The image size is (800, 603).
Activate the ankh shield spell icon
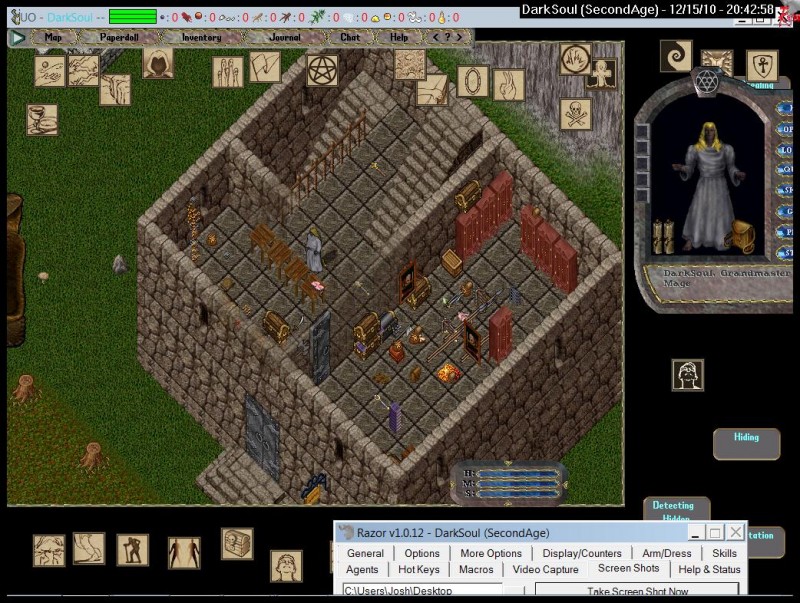(762, 66)
